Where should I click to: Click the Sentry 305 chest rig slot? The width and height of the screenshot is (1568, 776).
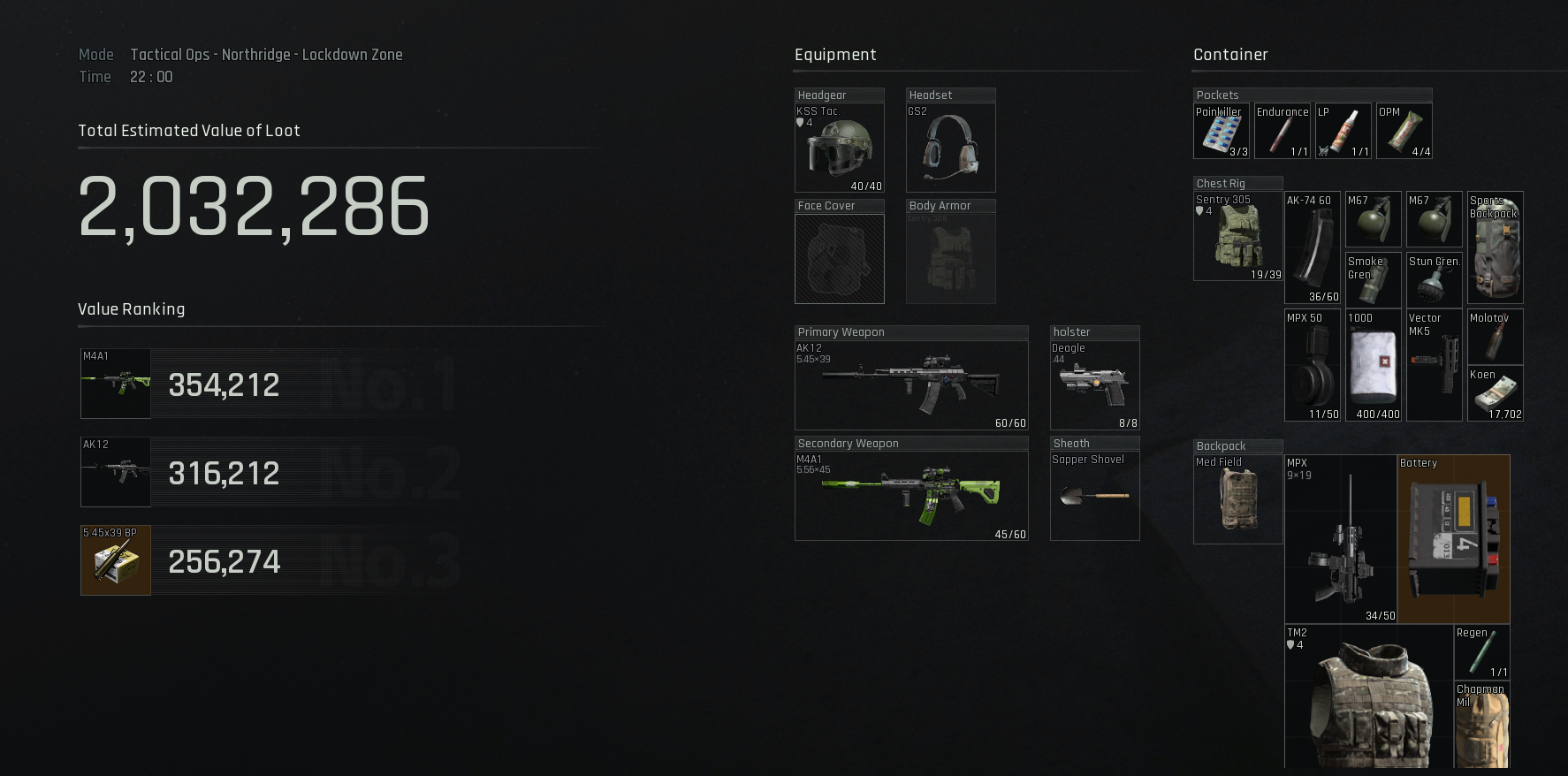pos(1237,237)
